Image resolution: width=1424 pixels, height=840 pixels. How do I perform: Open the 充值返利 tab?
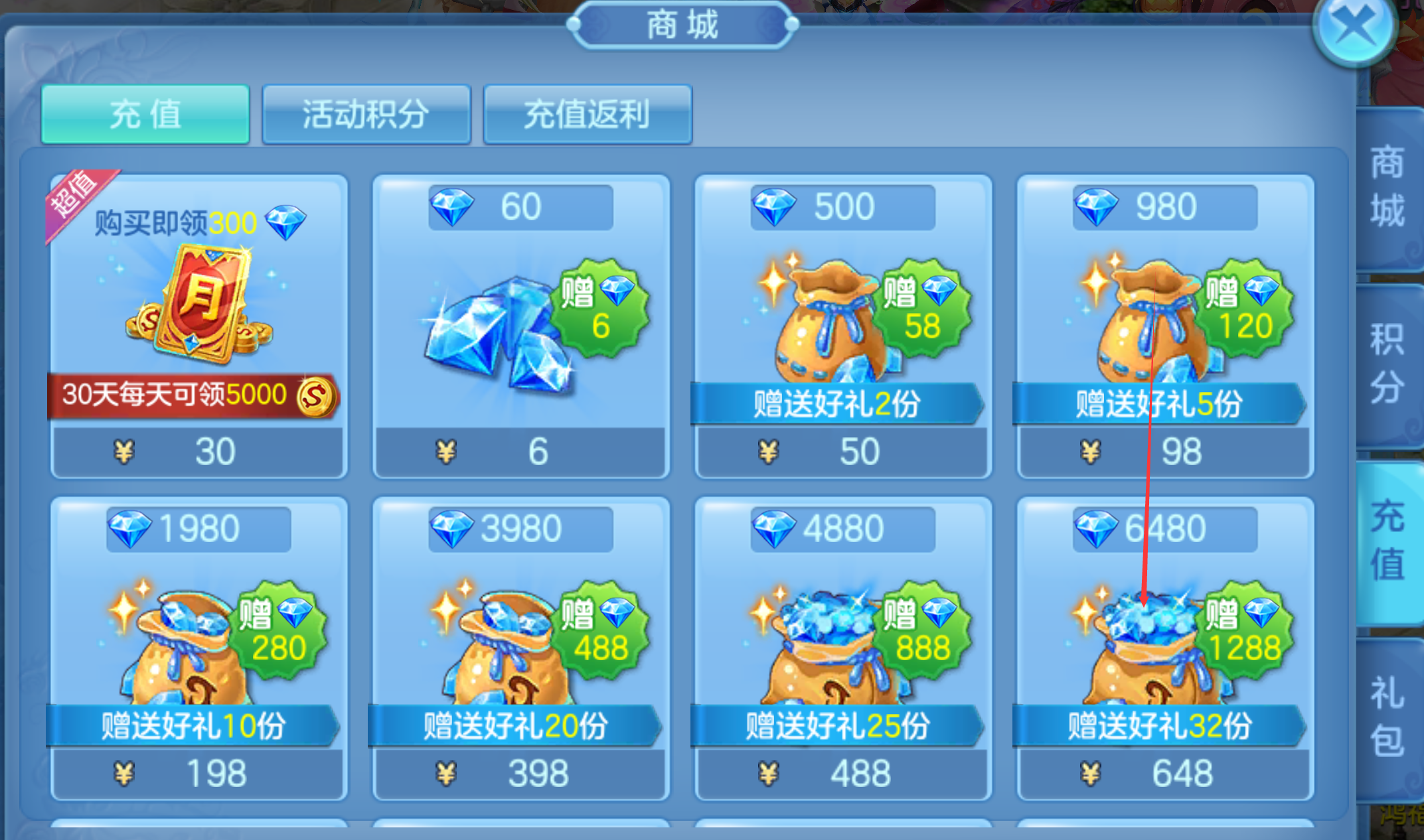(x=588, y=114)
